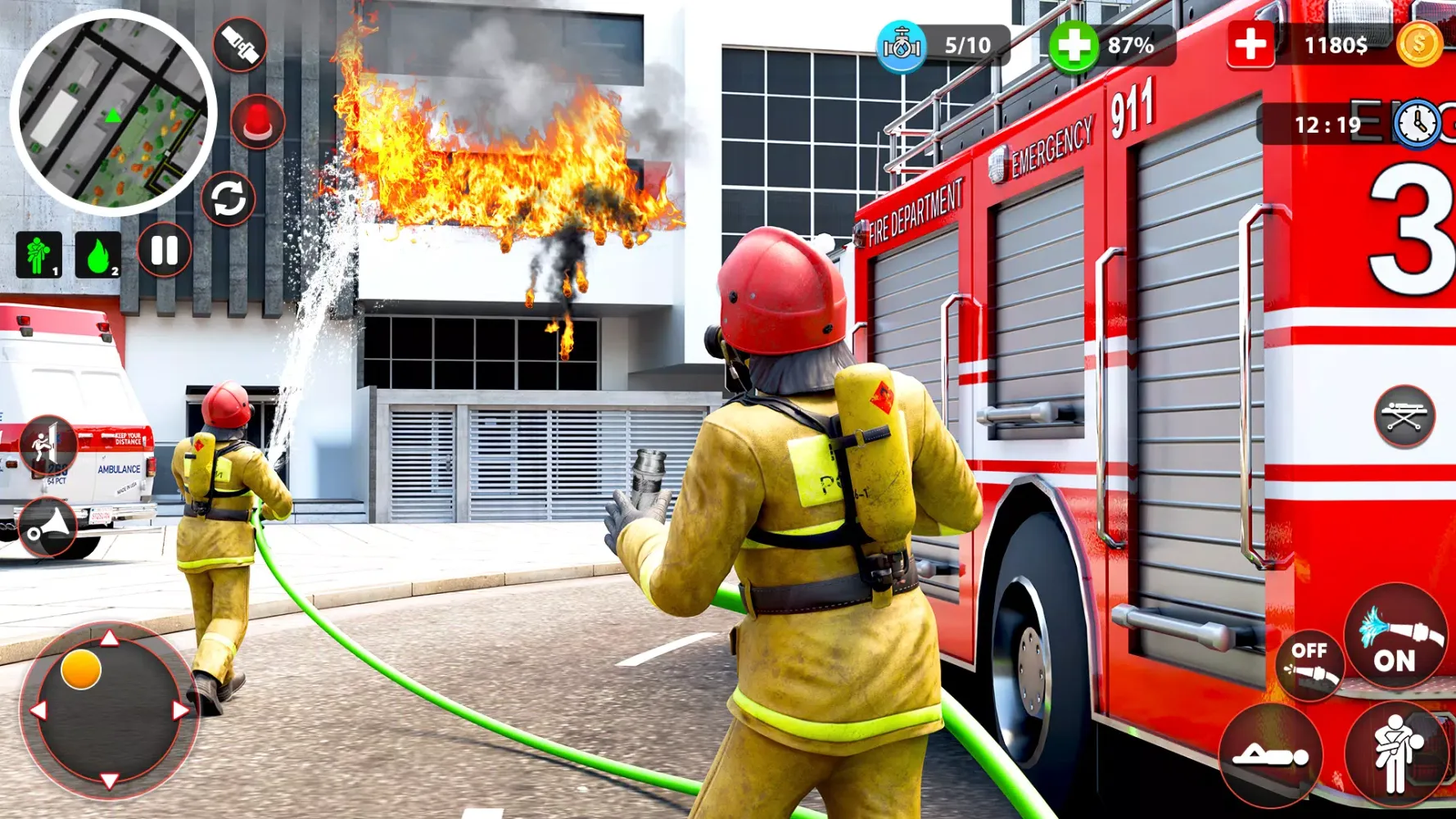This screenshot has width=1456, height=819.
Task: Tap the green flame fire counter
Action: pos(97,256)
